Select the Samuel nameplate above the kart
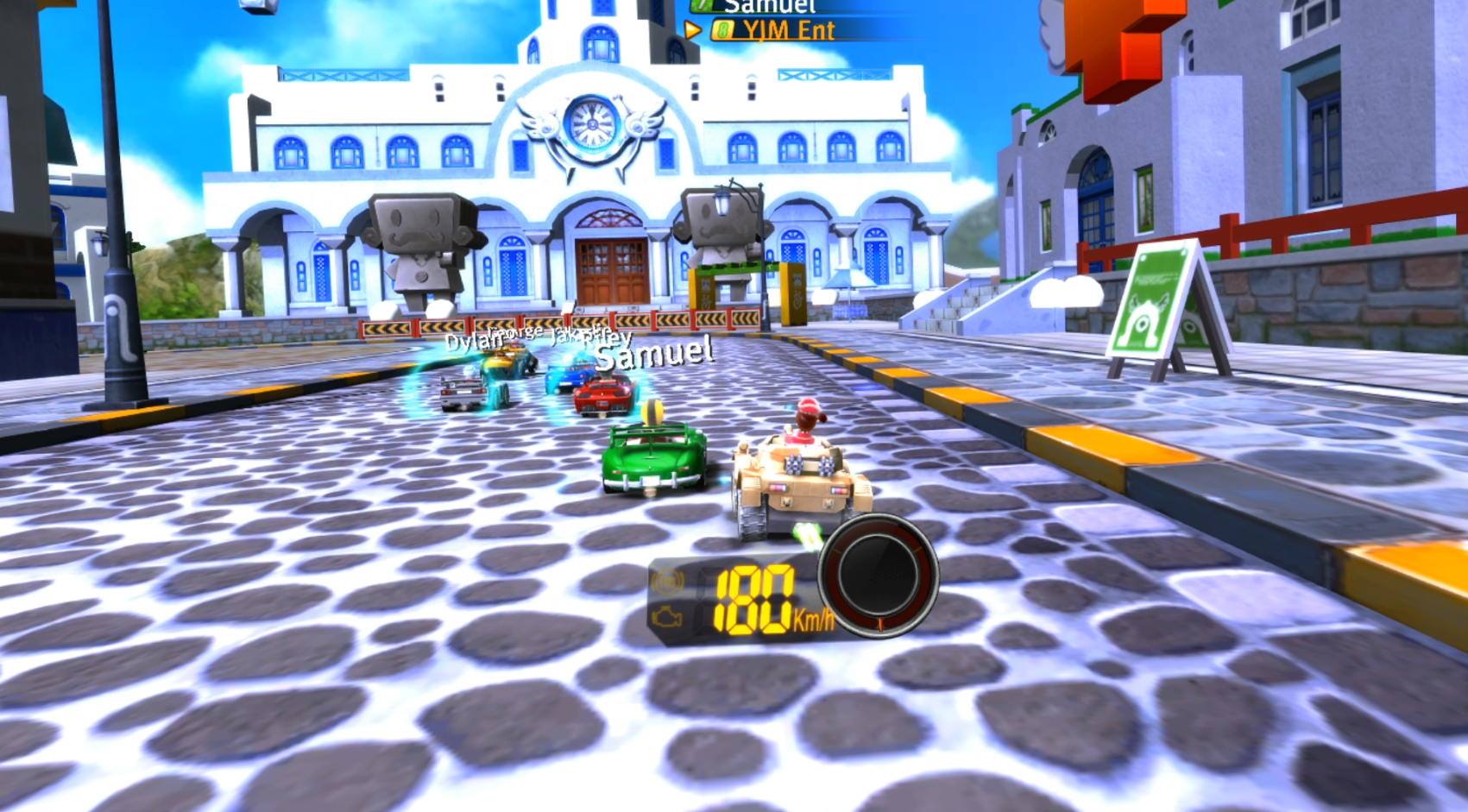 652,355
